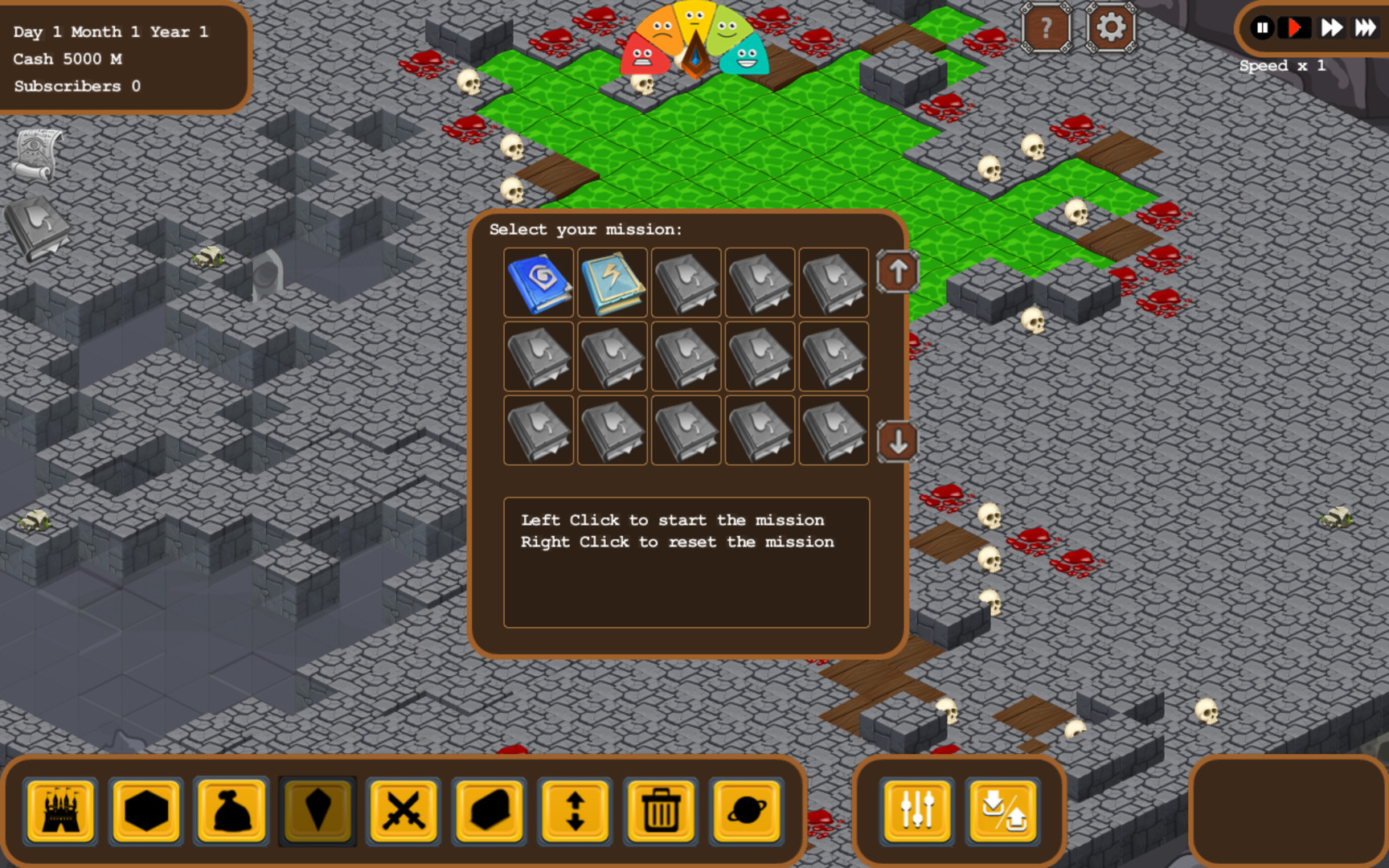1389x868 pixels.
Task: Select the blue spellbook mission
Action: (x=538, y=283)
